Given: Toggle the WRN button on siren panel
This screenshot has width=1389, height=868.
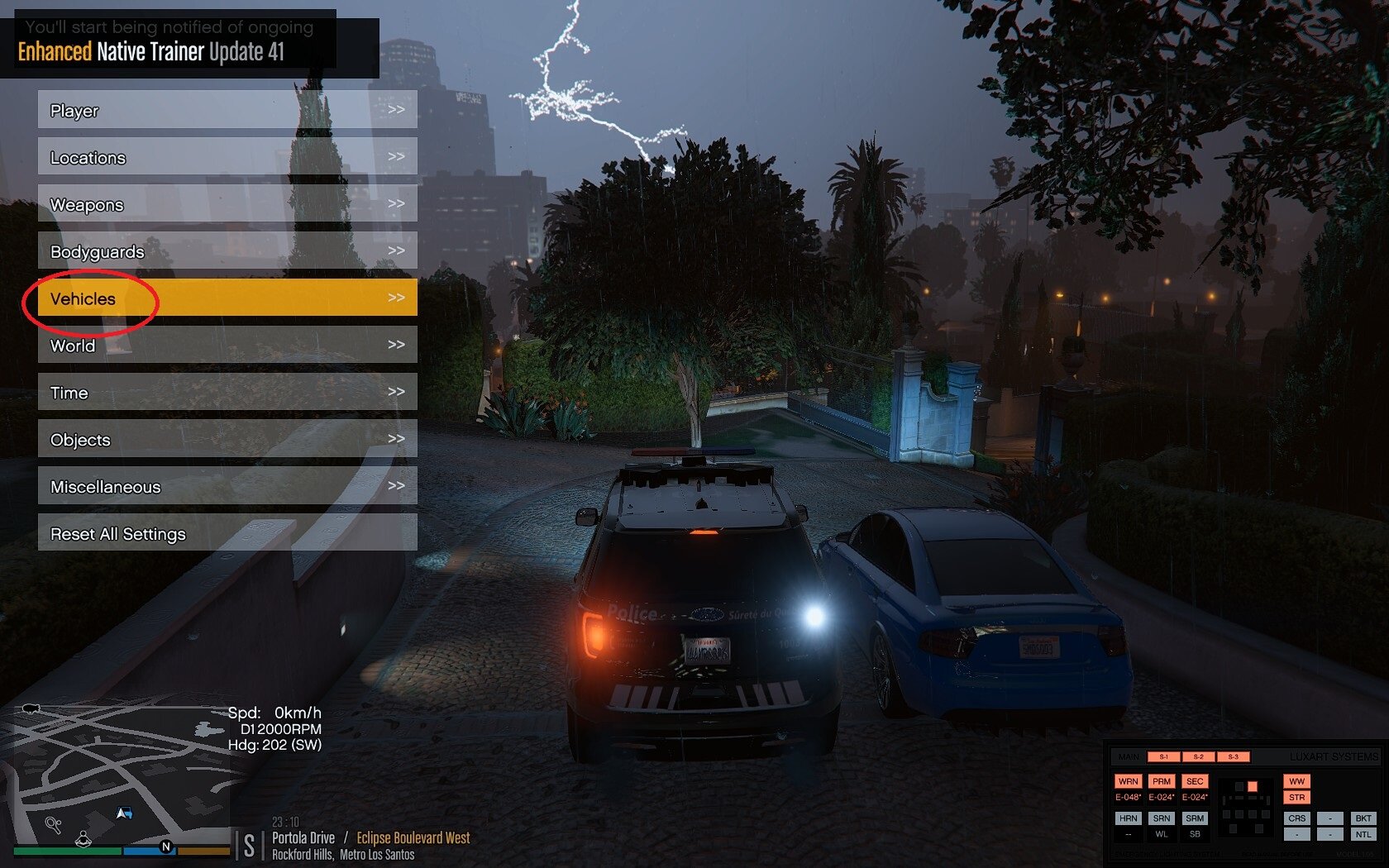Looking at the screenshot, I should (x=1128, y=781).
